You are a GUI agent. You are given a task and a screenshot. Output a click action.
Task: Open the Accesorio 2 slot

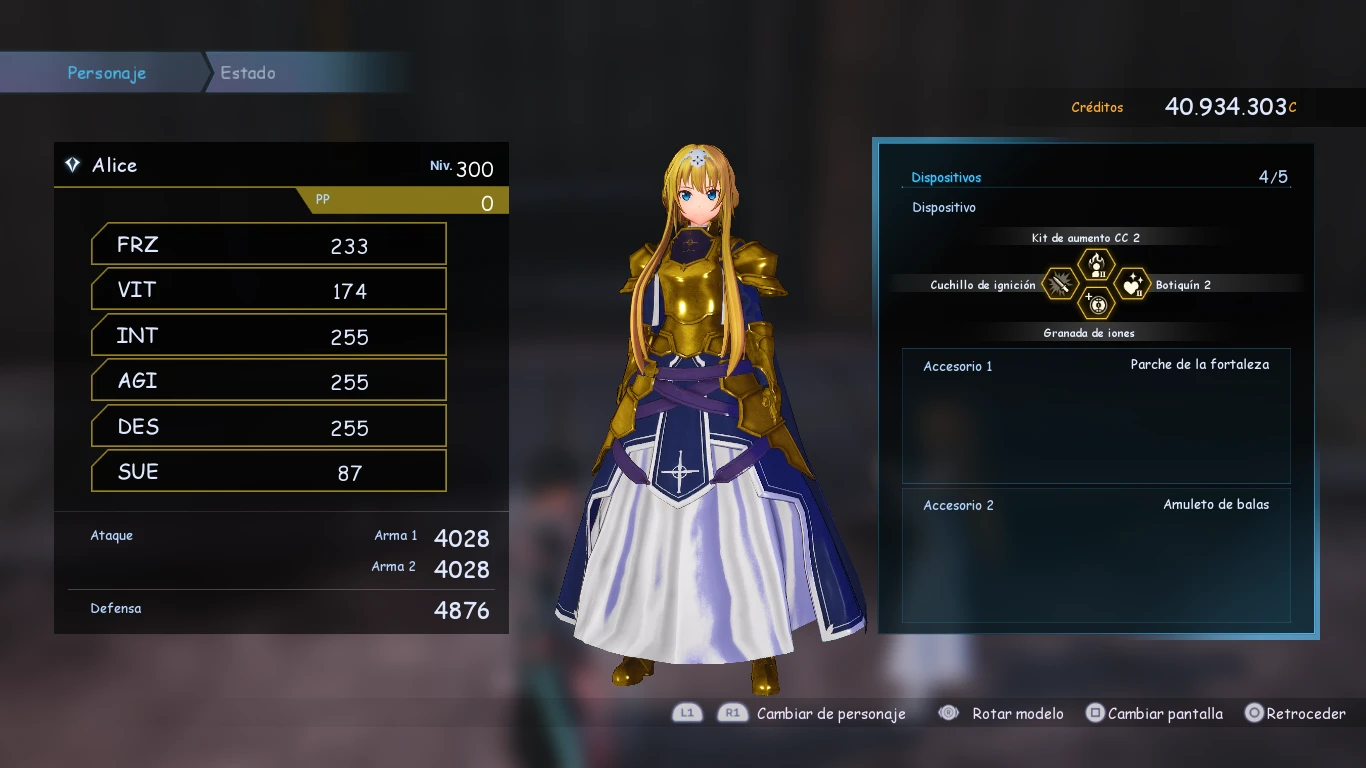[1096, 555]
